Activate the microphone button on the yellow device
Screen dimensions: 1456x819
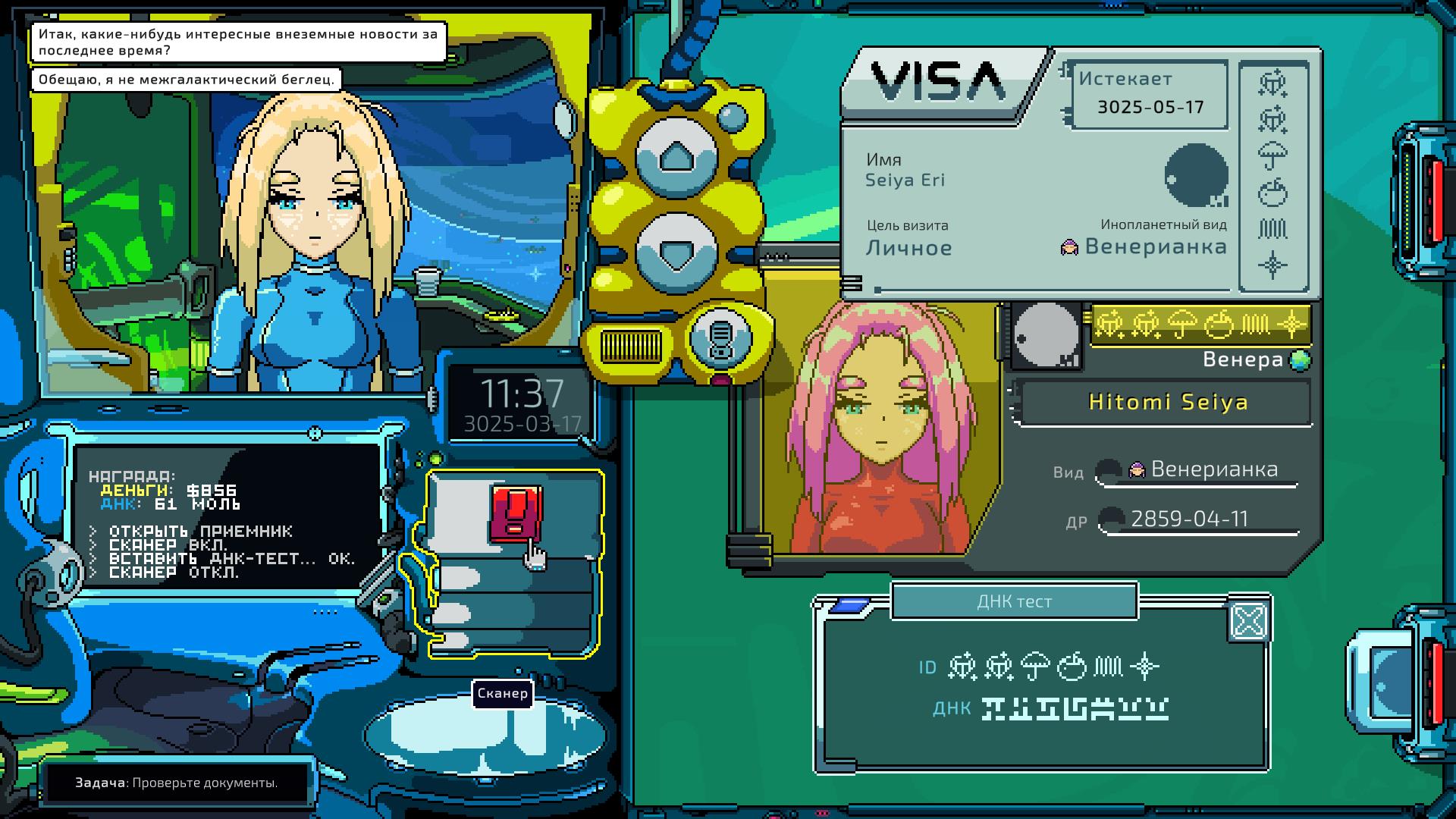[x=720, y=337]
